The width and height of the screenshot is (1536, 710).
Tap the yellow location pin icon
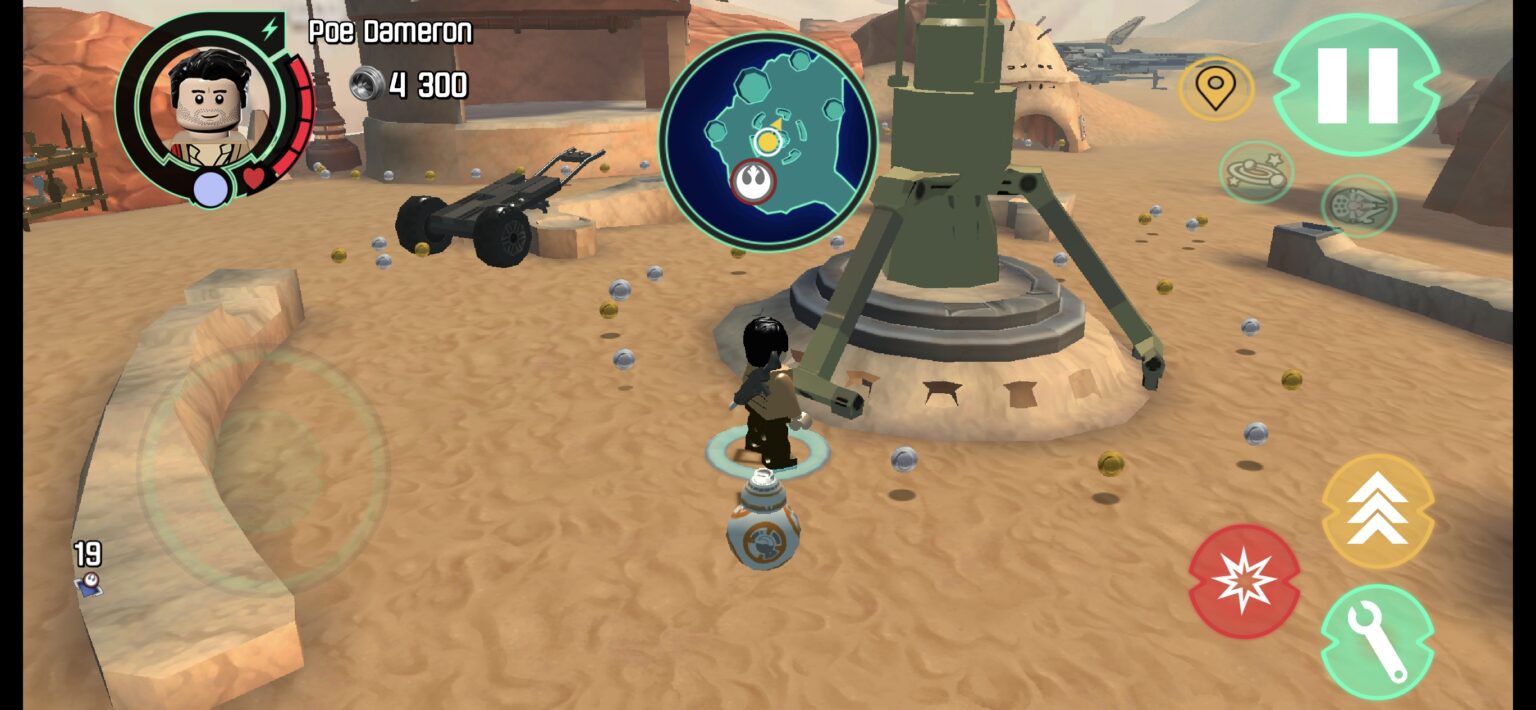click(x=1215, y=90)
